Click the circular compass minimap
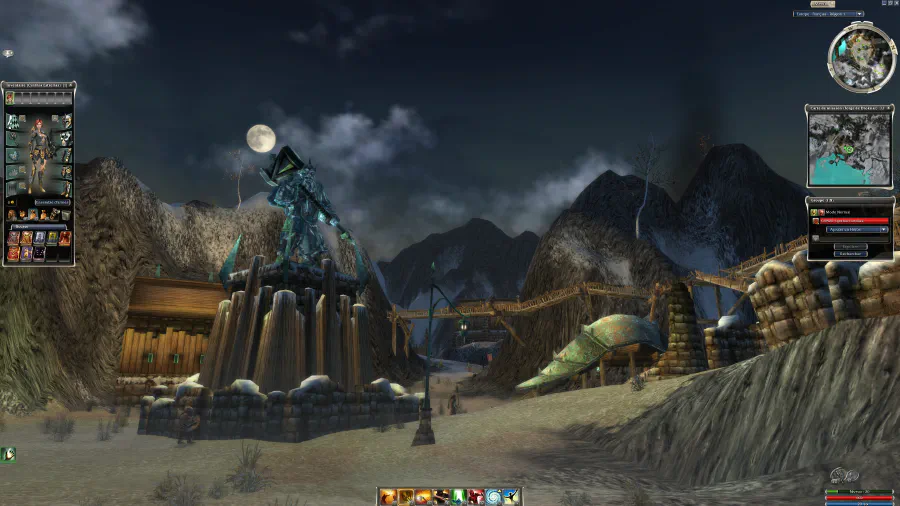Screen dimensions: 900x506 pyautogui.click(x=861, y=57)
